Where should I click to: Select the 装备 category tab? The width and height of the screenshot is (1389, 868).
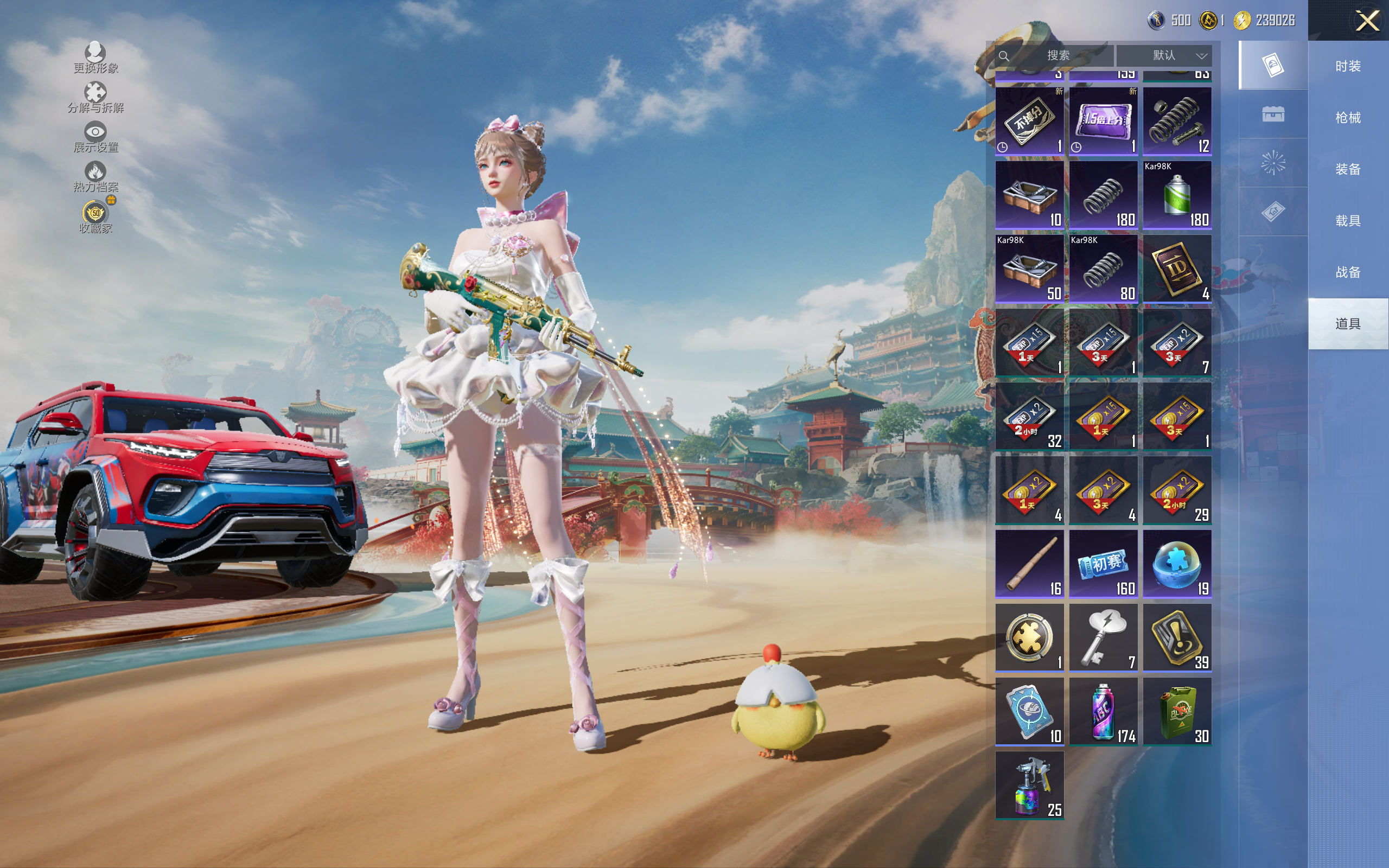point(1348,169)
